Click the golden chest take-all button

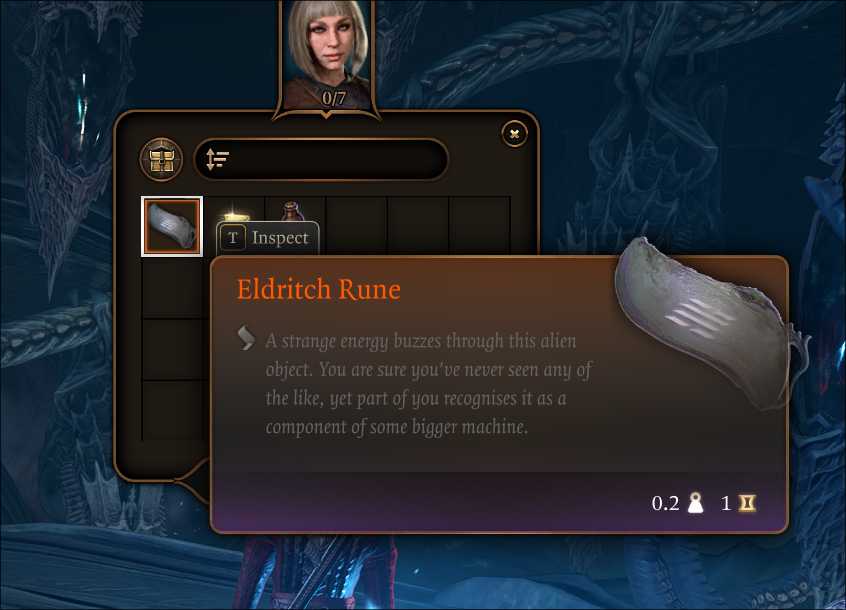coord(160,159)
